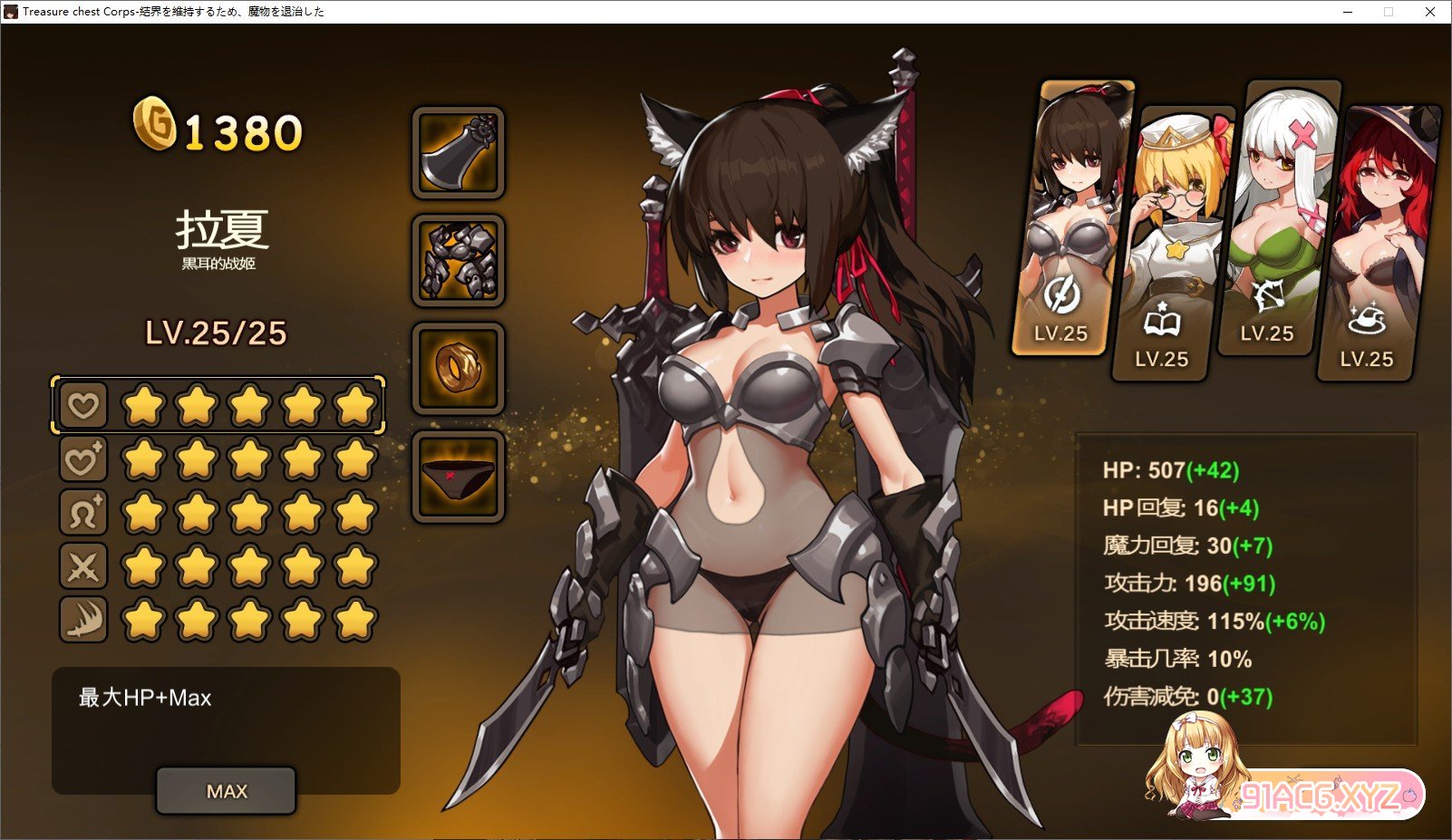Open the armored gauntlet equipment slot
1452x840 pixels.
point(458,261)
